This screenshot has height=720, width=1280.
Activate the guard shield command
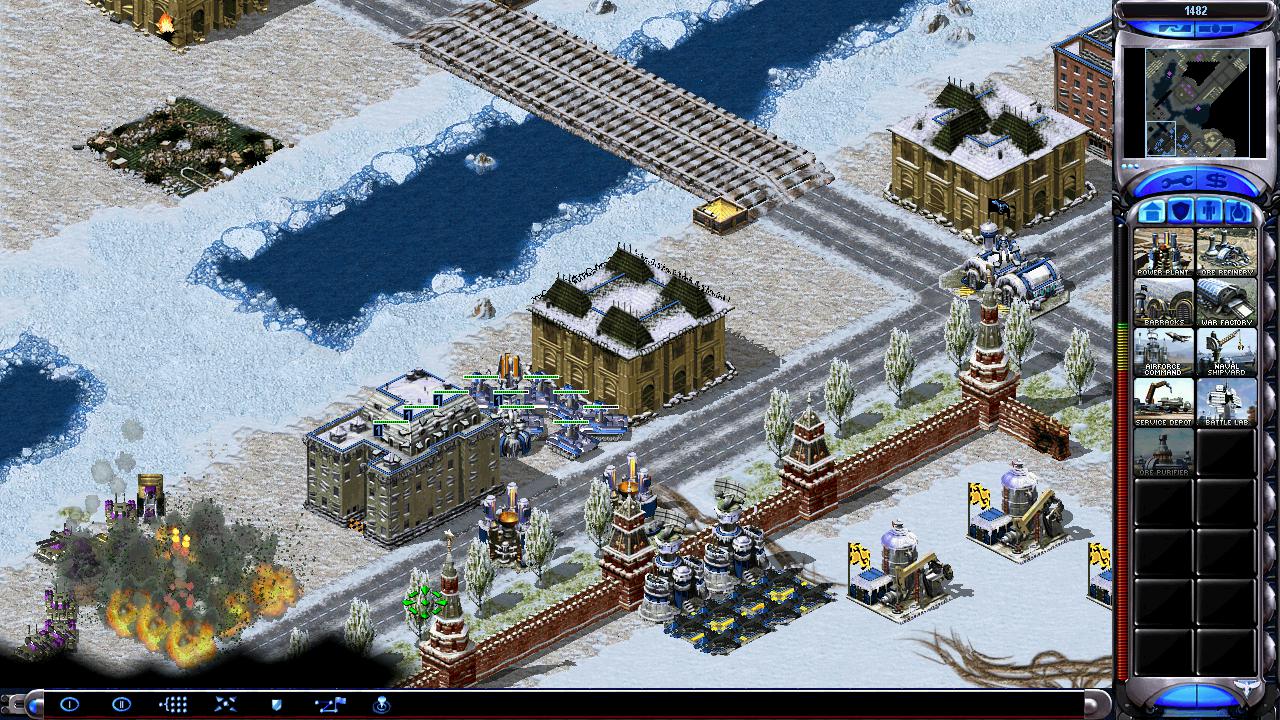(x=276, y=704)
